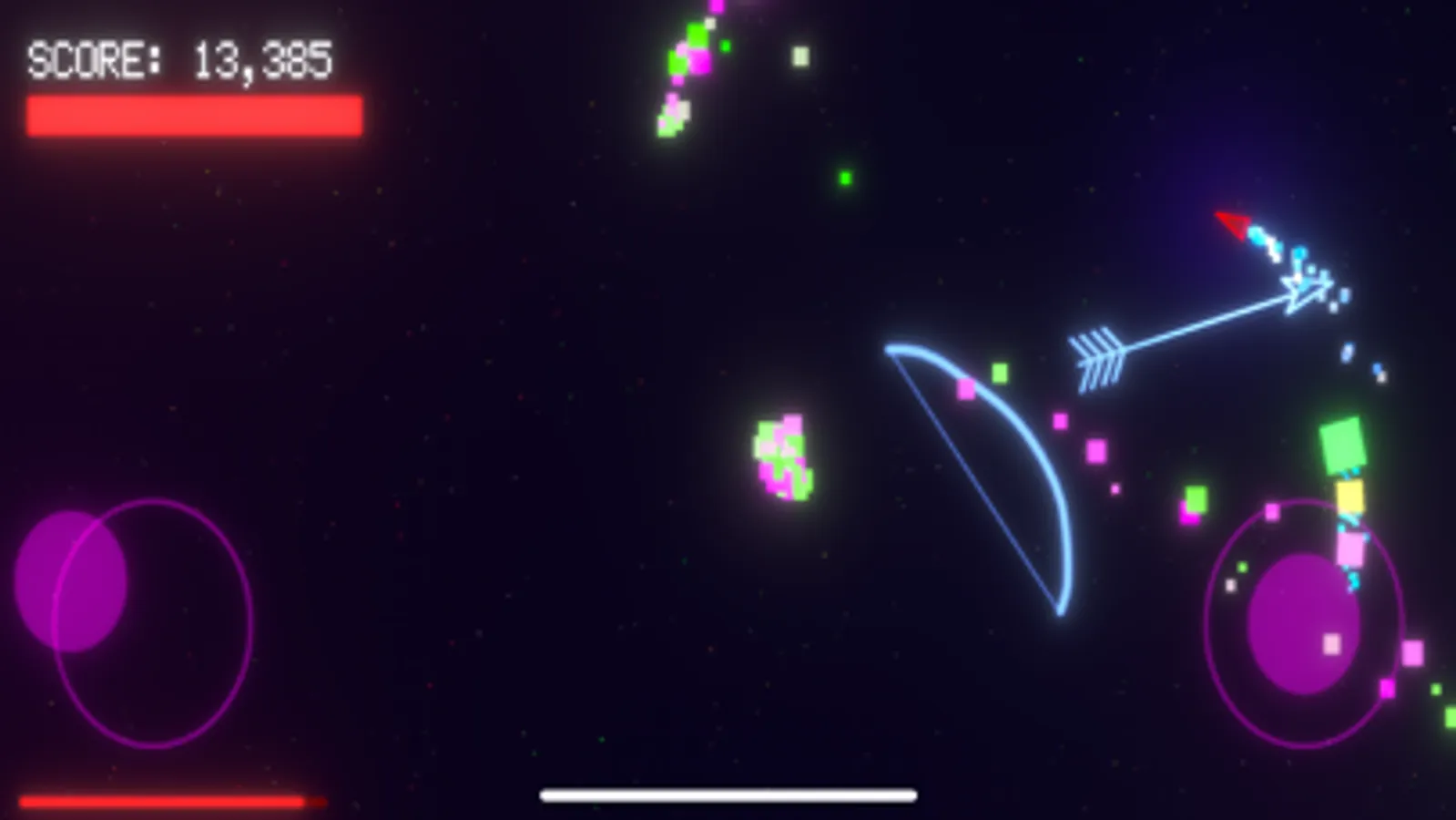Tap the pink pixel cluster mid-screen
1456x820 pixels.
click(783, 456)
